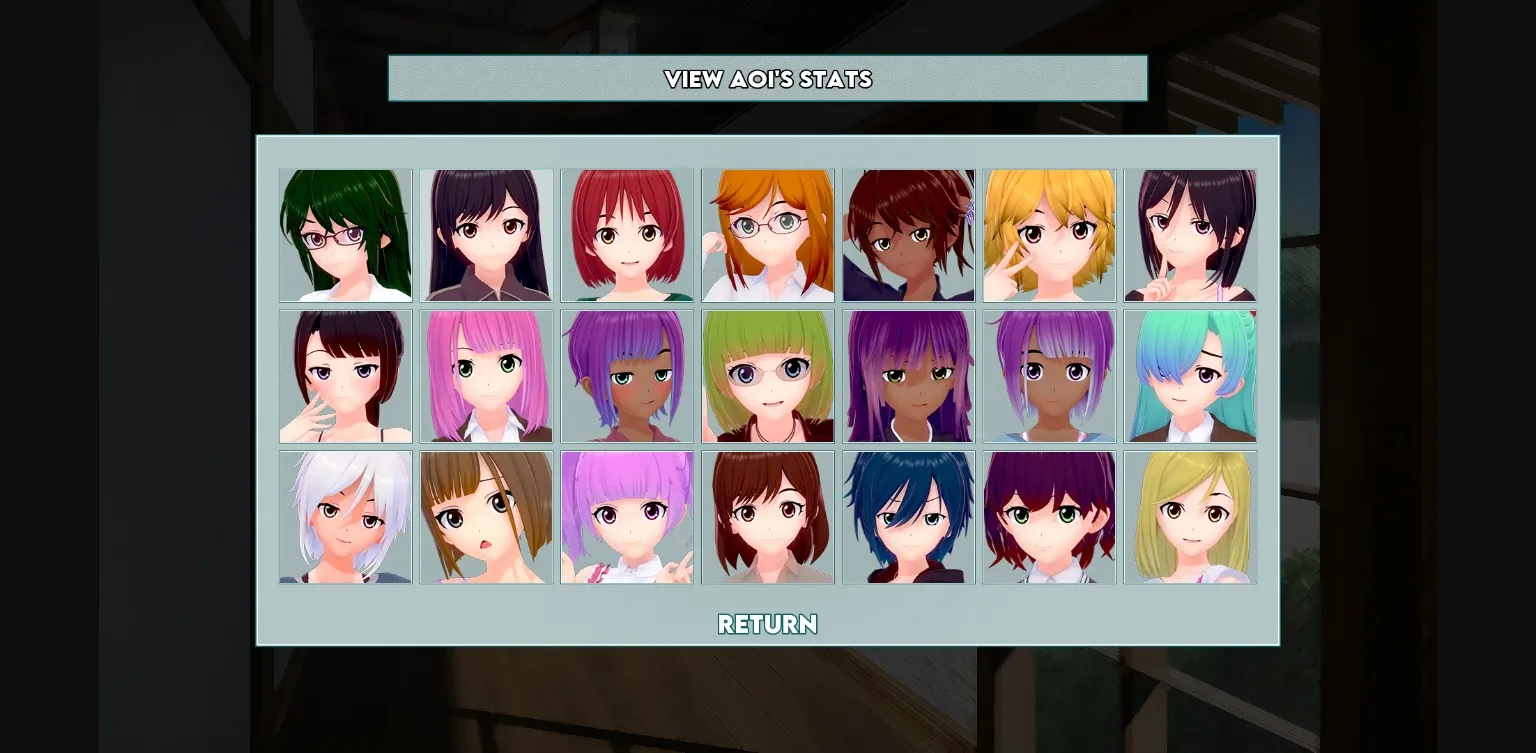
Task: Click the RETURN button
Action: (x=768, y=624)
